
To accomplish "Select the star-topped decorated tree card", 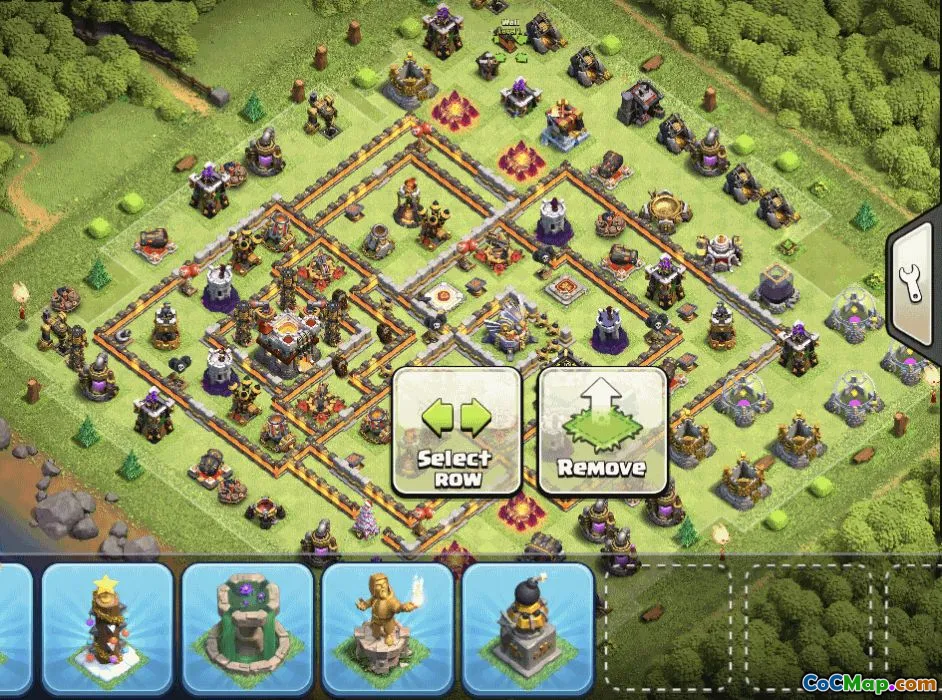I will (x=107, y=626).
